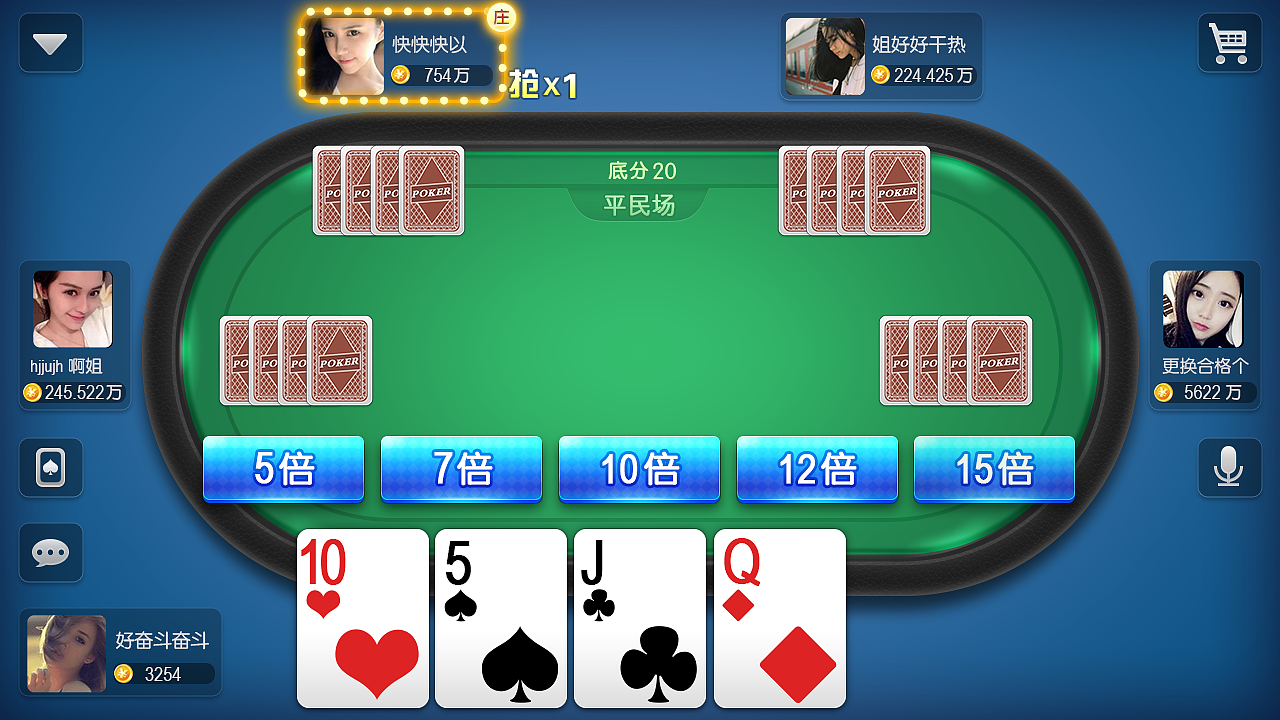
Task: Click the coin icon next to 5622万
Action: [1162, 392]
